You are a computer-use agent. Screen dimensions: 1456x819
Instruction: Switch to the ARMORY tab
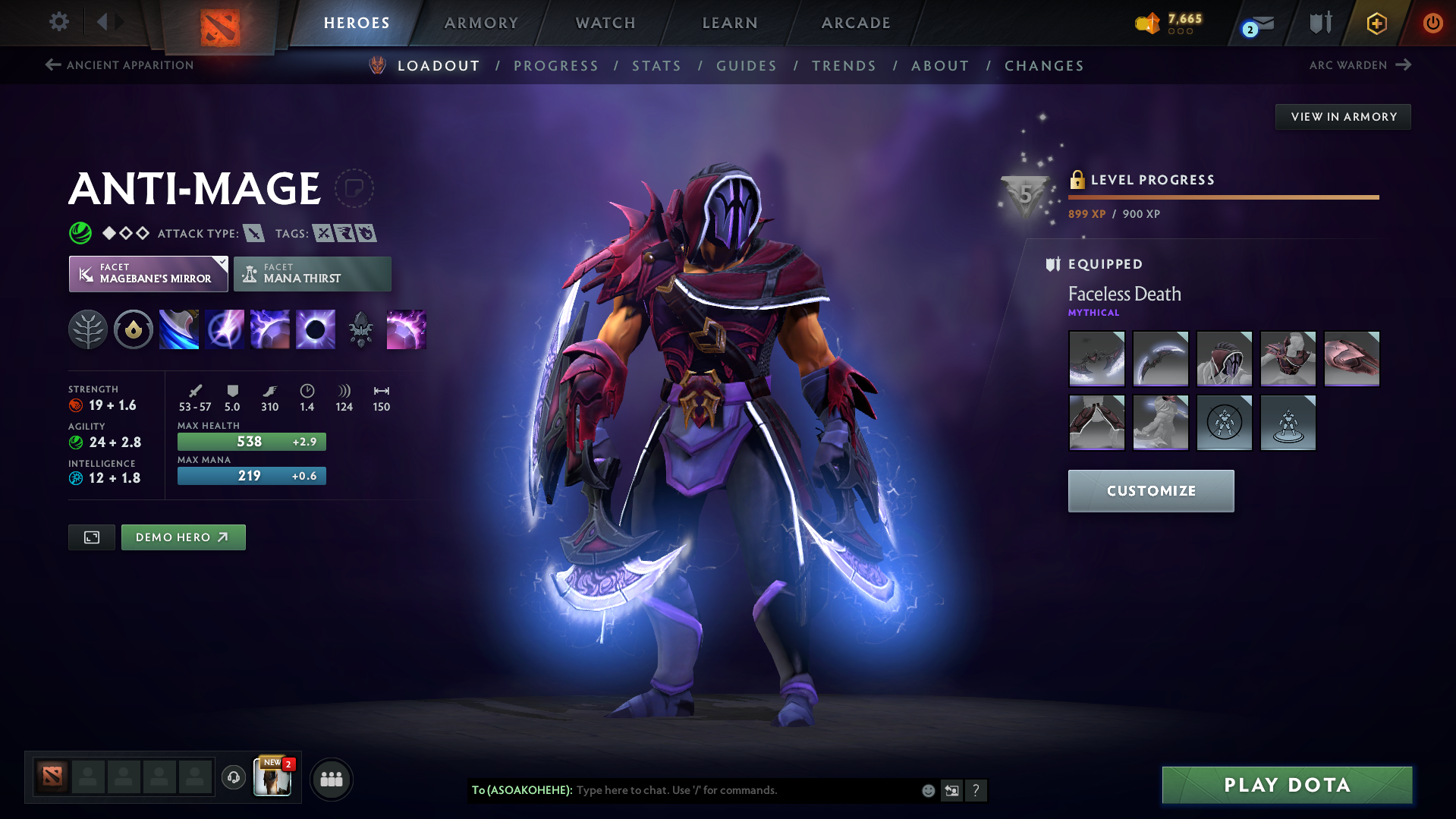point(481,22)
